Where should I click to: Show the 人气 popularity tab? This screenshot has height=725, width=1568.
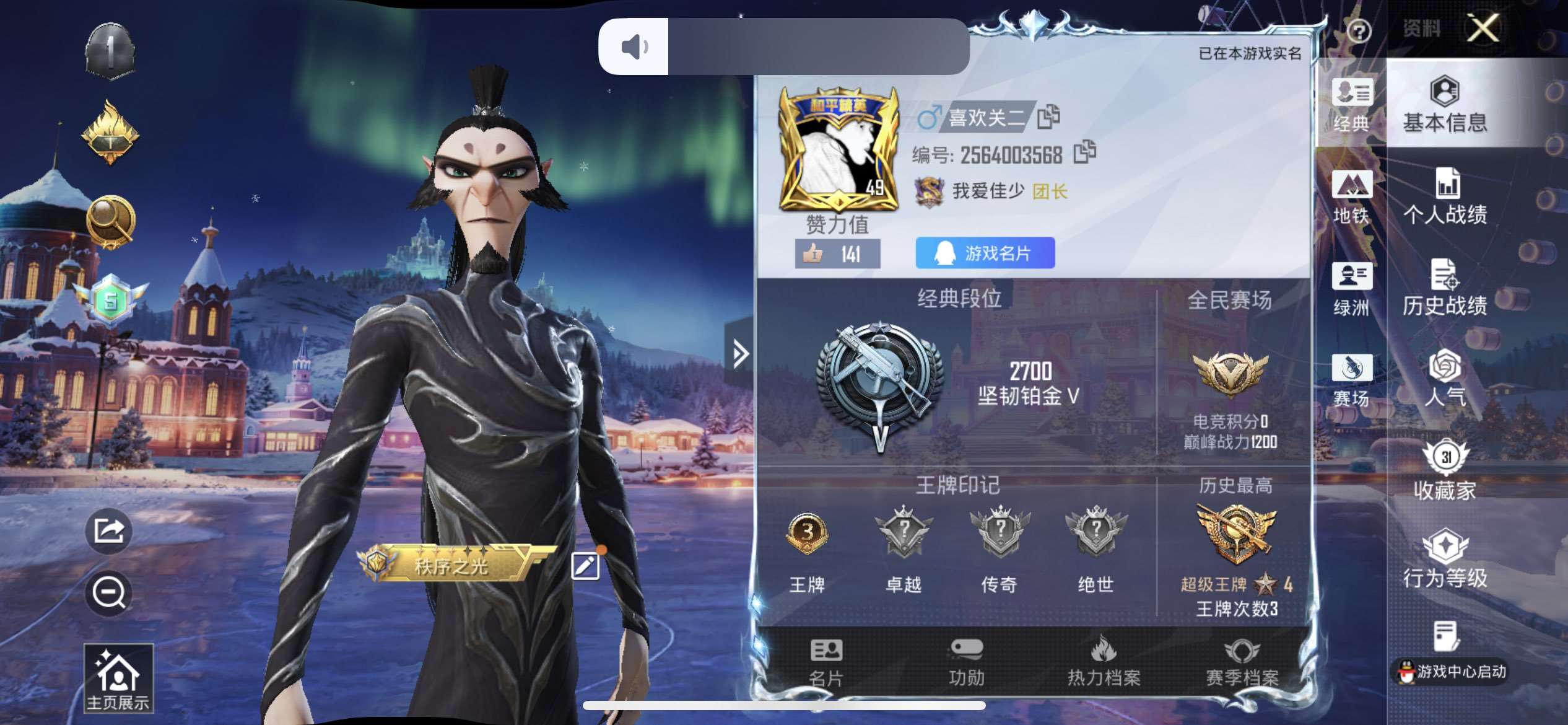[x=1445, y=378]
